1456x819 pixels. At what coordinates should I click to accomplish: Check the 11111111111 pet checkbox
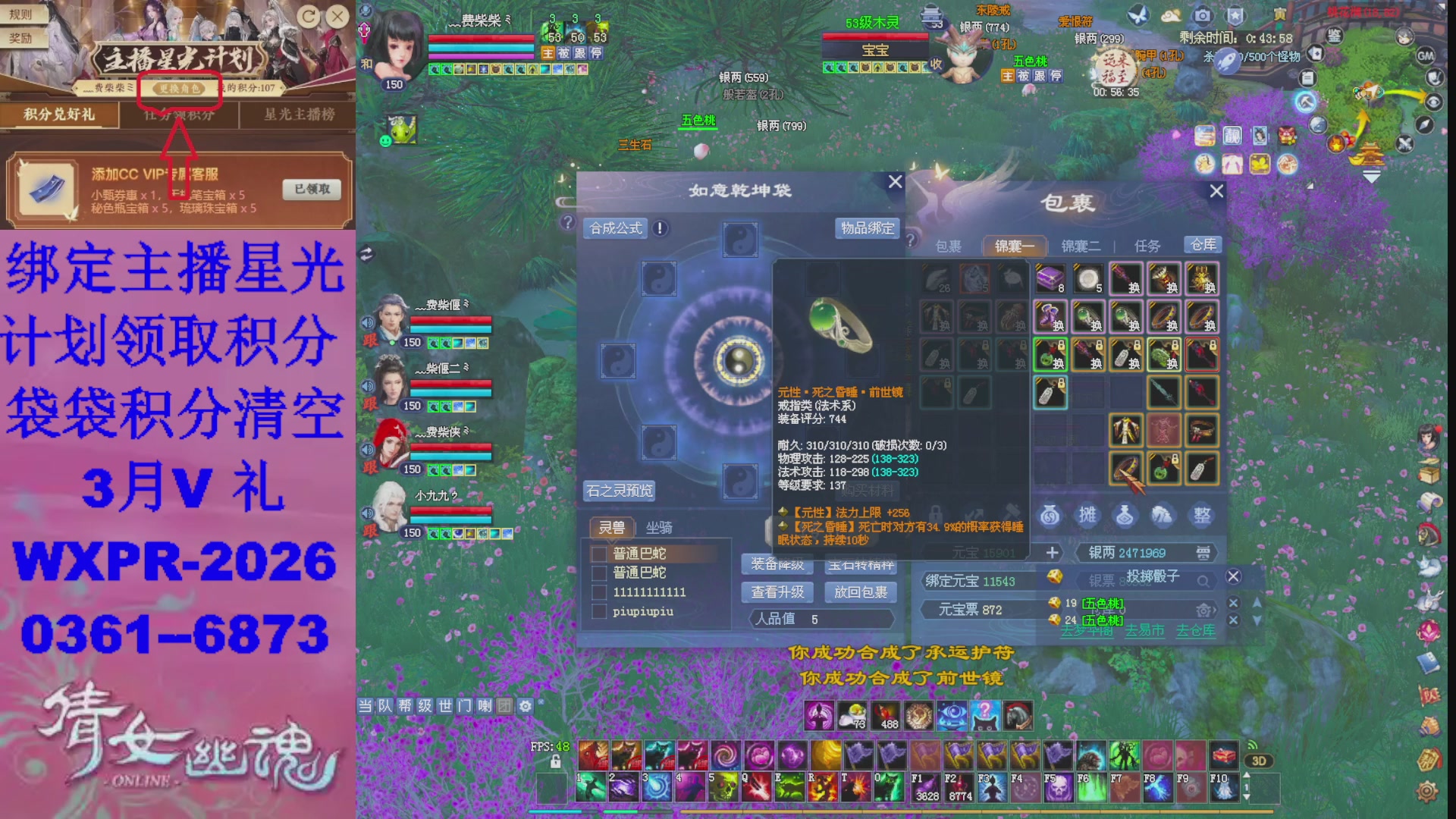pyautogui.click(x=599, y=594)
